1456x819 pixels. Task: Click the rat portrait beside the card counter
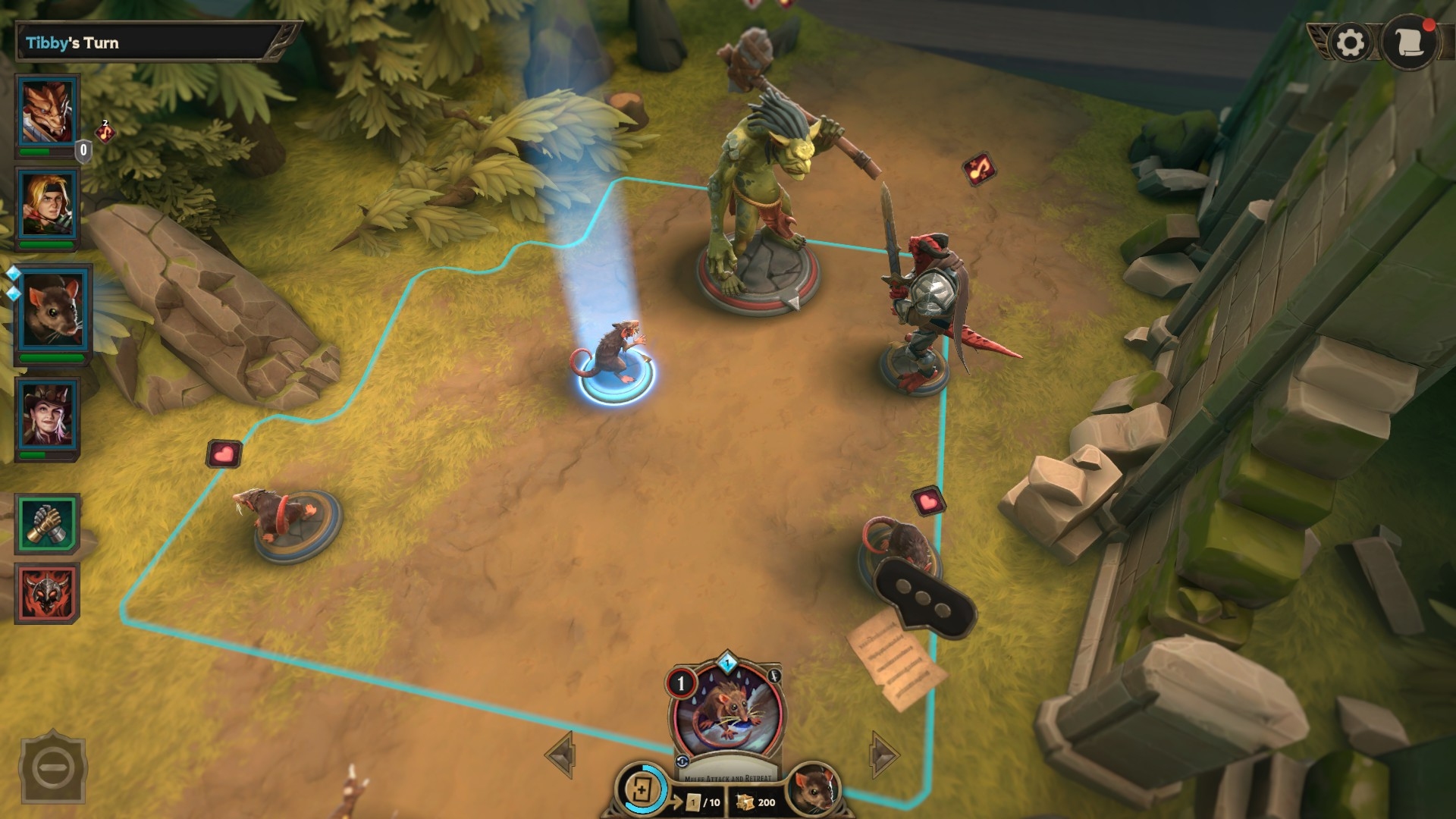coord(813,790)
